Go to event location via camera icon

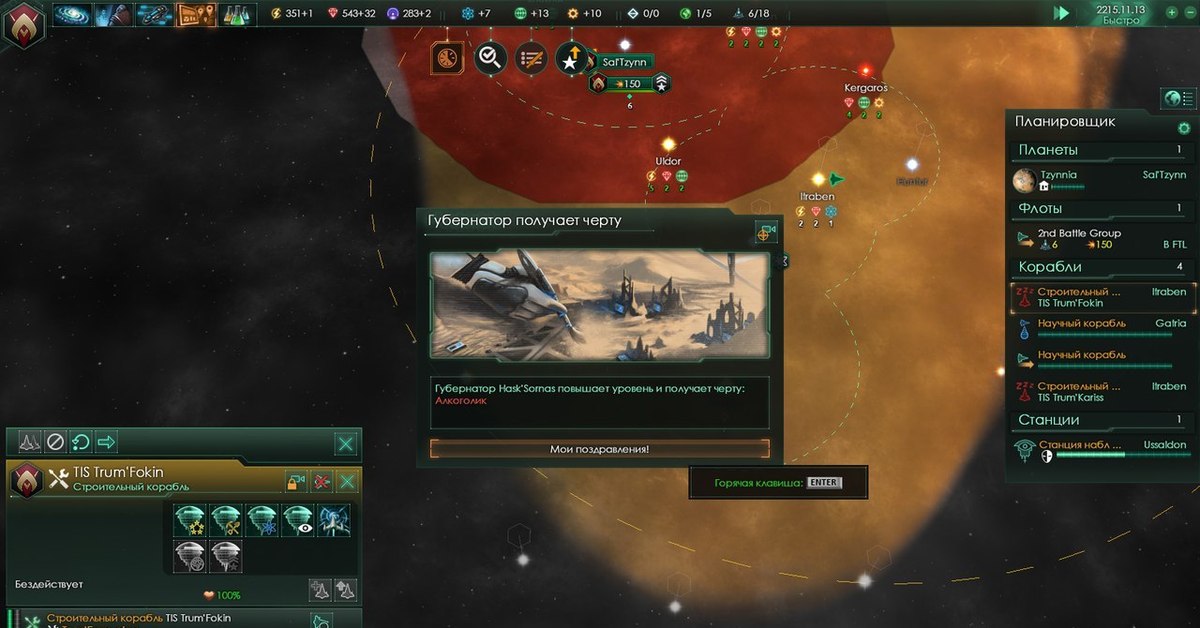[x=766, y=232]
